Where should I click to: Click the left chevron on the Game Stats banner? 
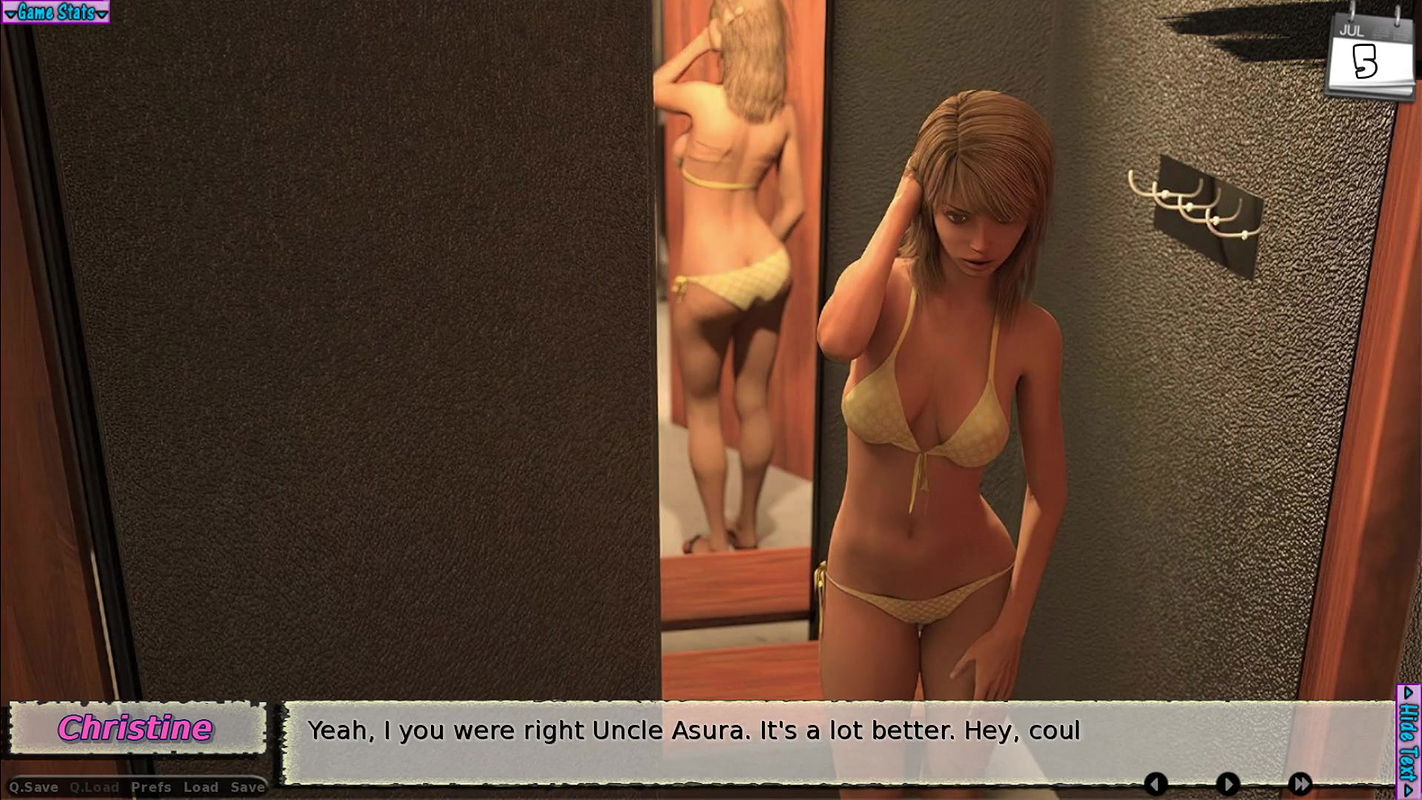click(x=10, y=12)
